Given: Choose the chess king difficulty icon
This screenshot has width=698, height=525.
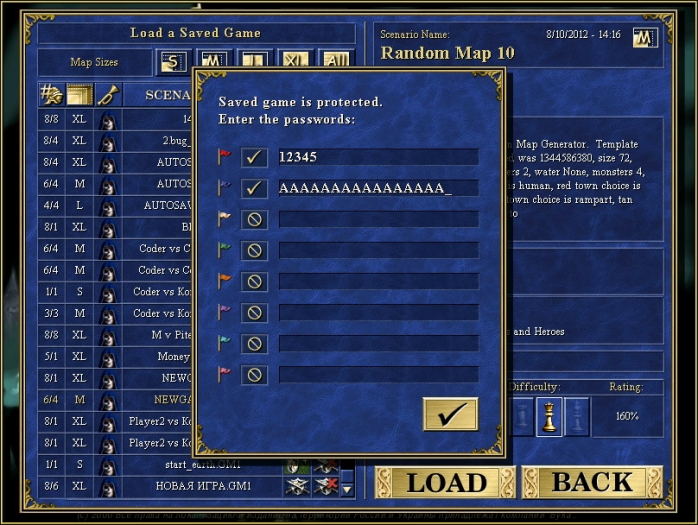Looking at the screenshot, I should (548, 416).
